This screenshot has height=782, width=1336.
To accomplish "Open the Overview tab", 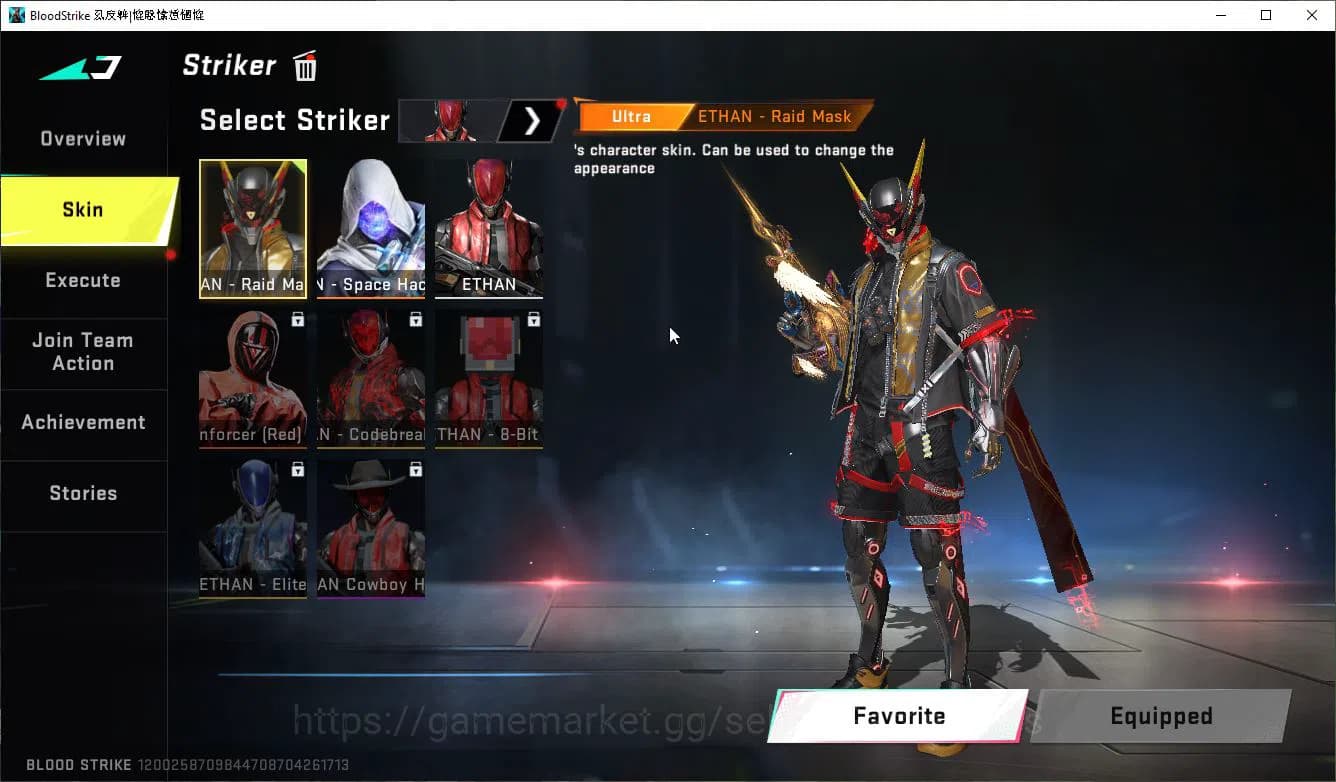I will pos(82,138).
